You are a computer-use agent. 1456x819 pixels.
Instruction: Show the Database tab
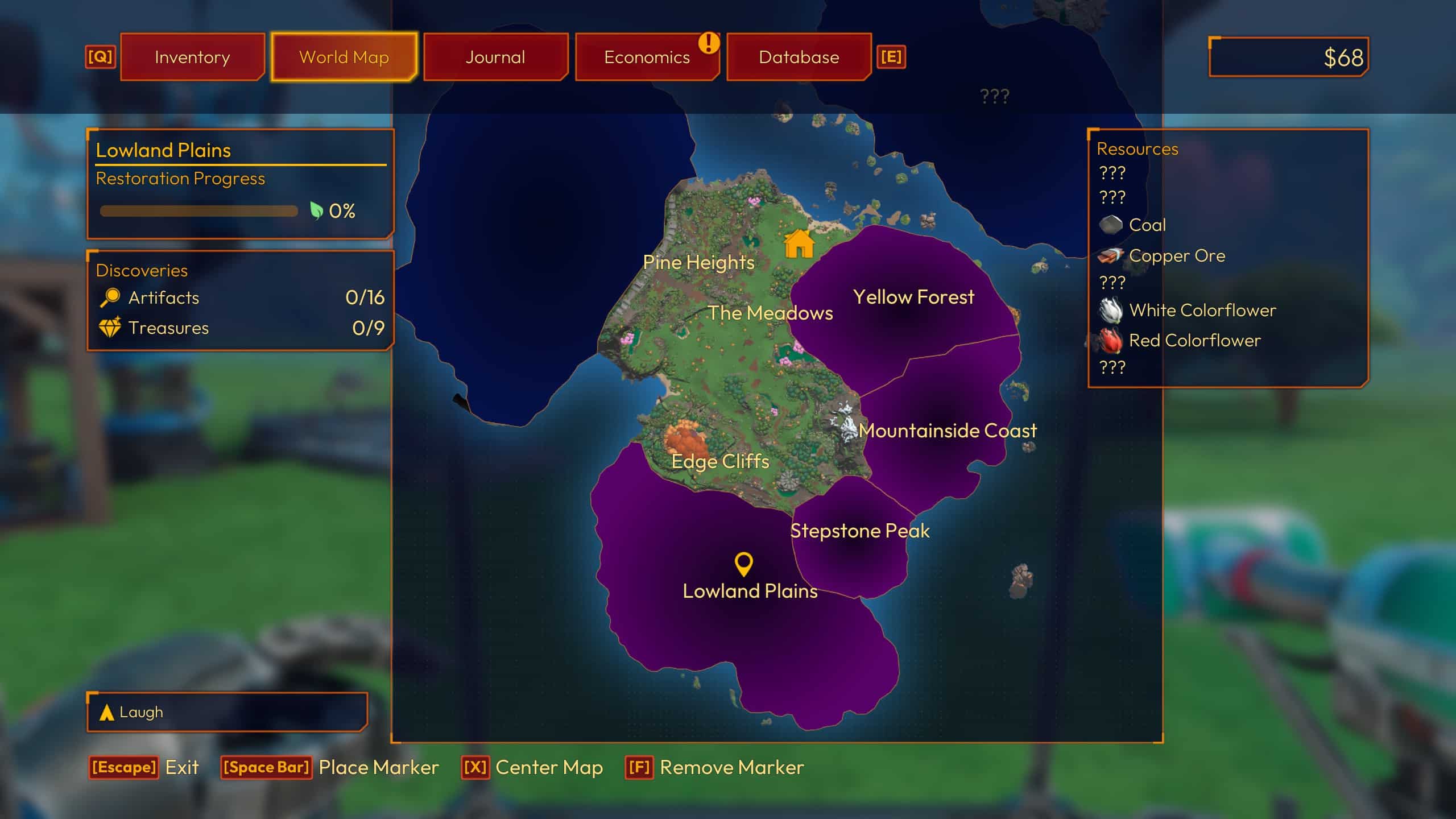point(799,57)
